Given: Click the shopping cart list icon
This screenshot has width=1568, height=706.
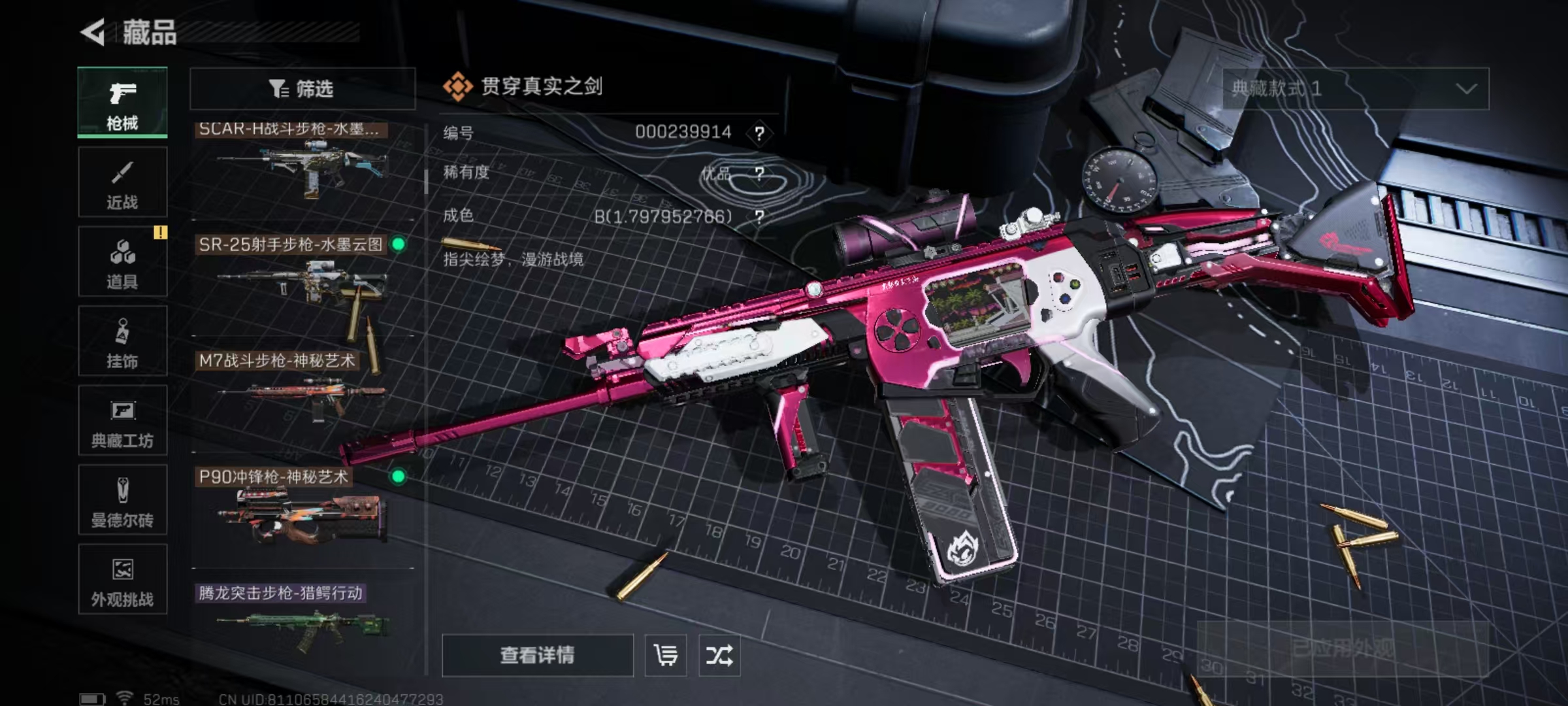Looking at the screenshot, I should 665,655.
